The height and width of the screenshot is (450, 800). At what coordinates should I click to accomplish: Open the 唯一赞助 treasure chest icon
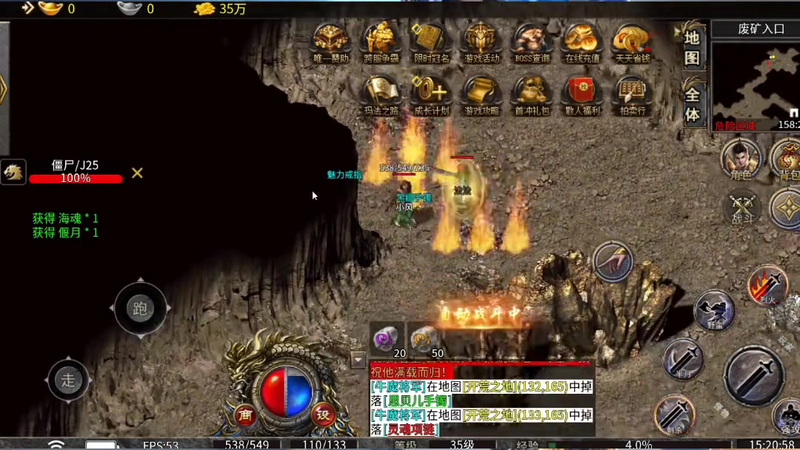[331, 42]
